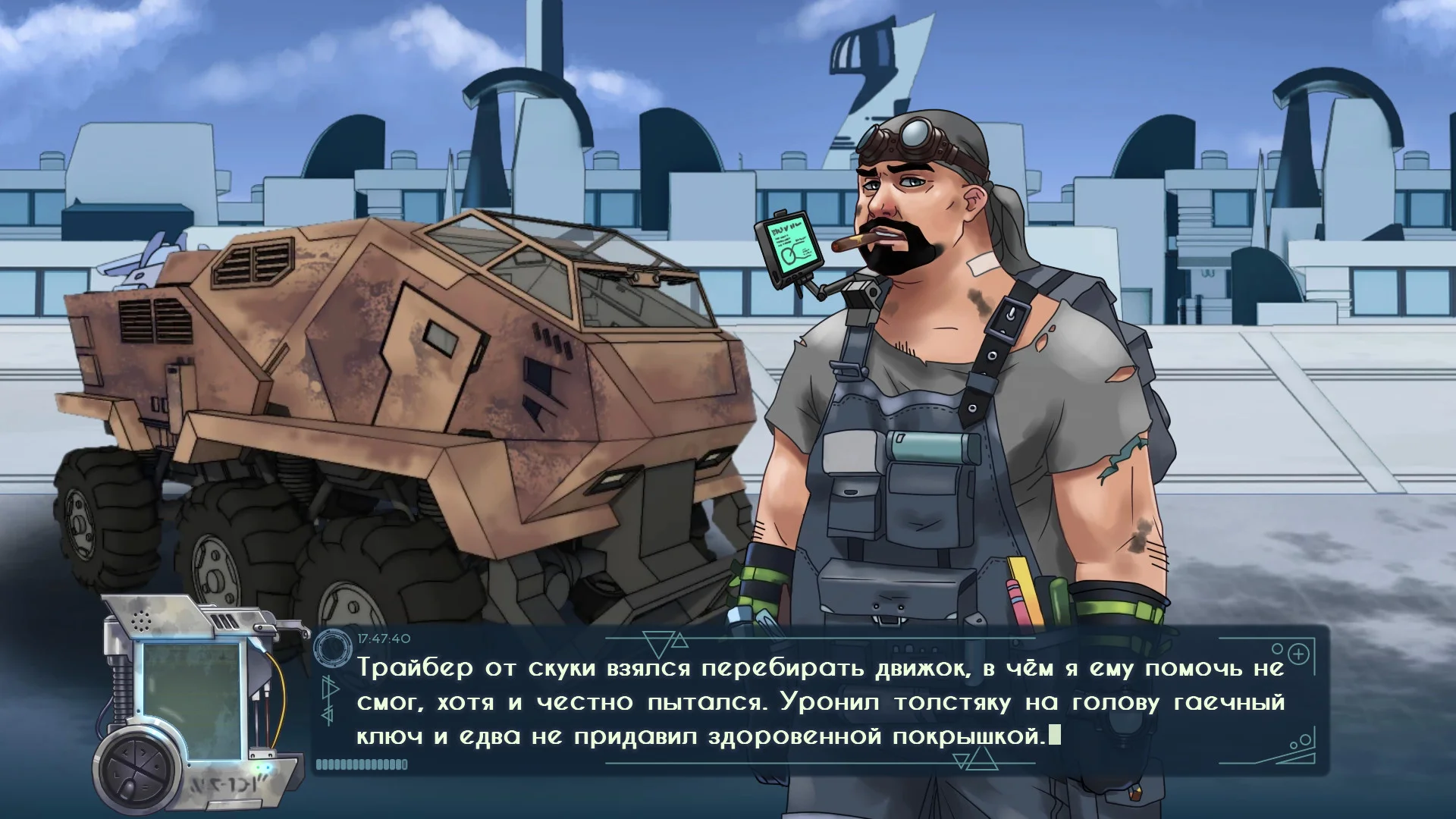1456x819 pixels.
Task: Expand the dialogue history via the timestamp 17:47:40
Action: pyautogui.click(x=383, y=639)
